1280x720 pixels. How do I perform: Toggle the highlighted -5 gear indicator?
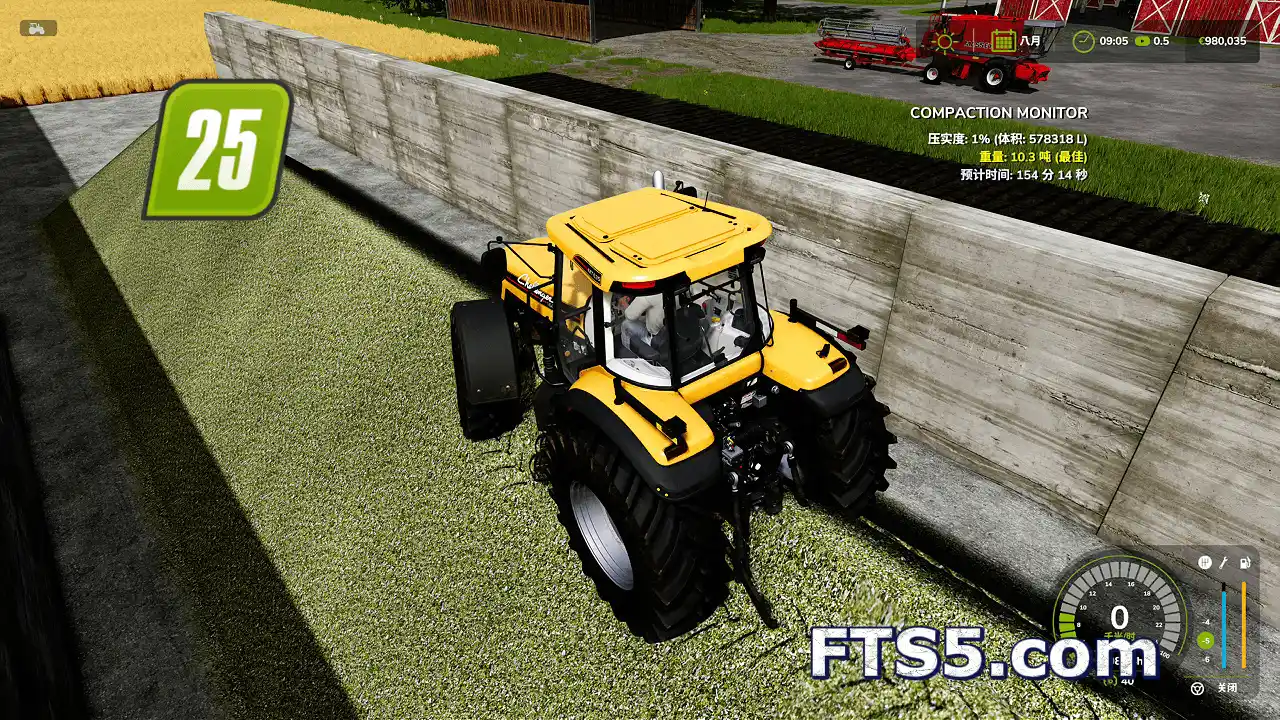point(1205,641)
